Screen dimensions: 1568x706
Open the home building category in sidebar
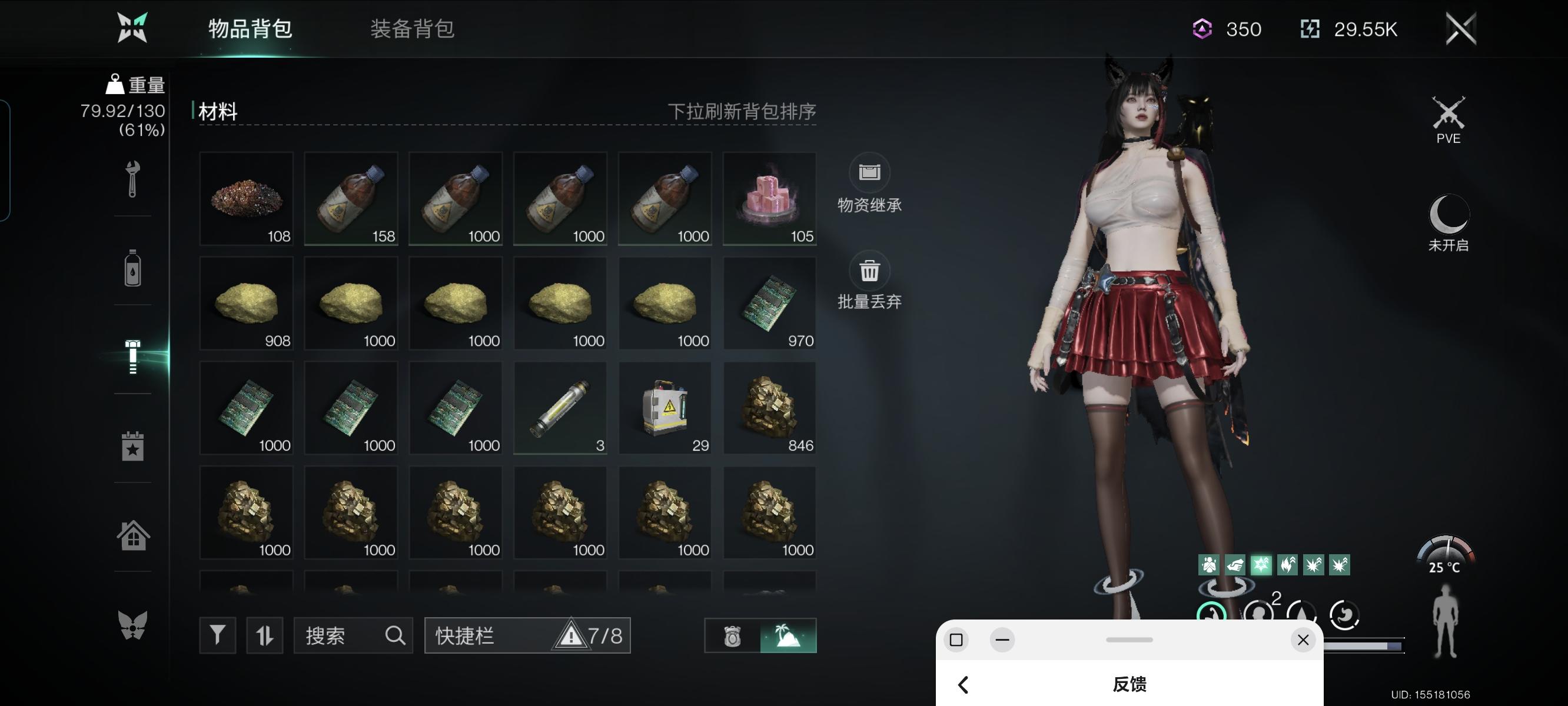(132, 534)
